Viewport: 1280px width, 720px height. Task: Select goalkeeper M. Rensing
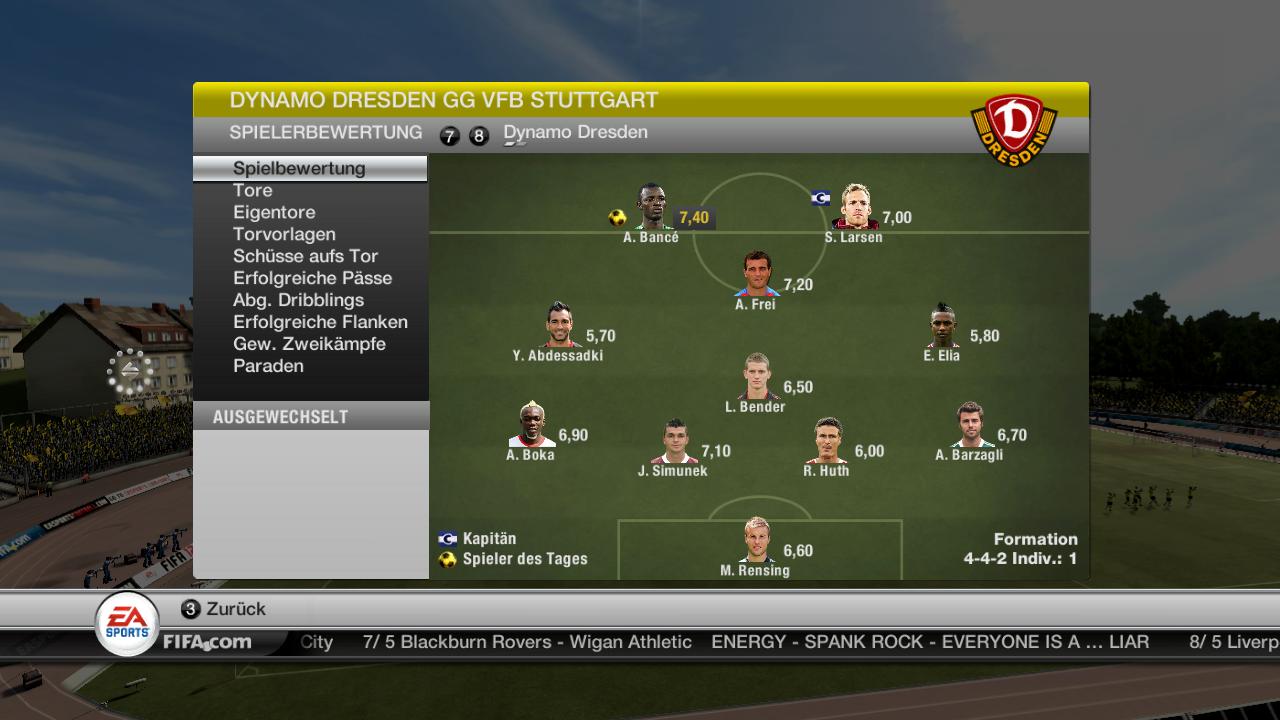(756, 541)
